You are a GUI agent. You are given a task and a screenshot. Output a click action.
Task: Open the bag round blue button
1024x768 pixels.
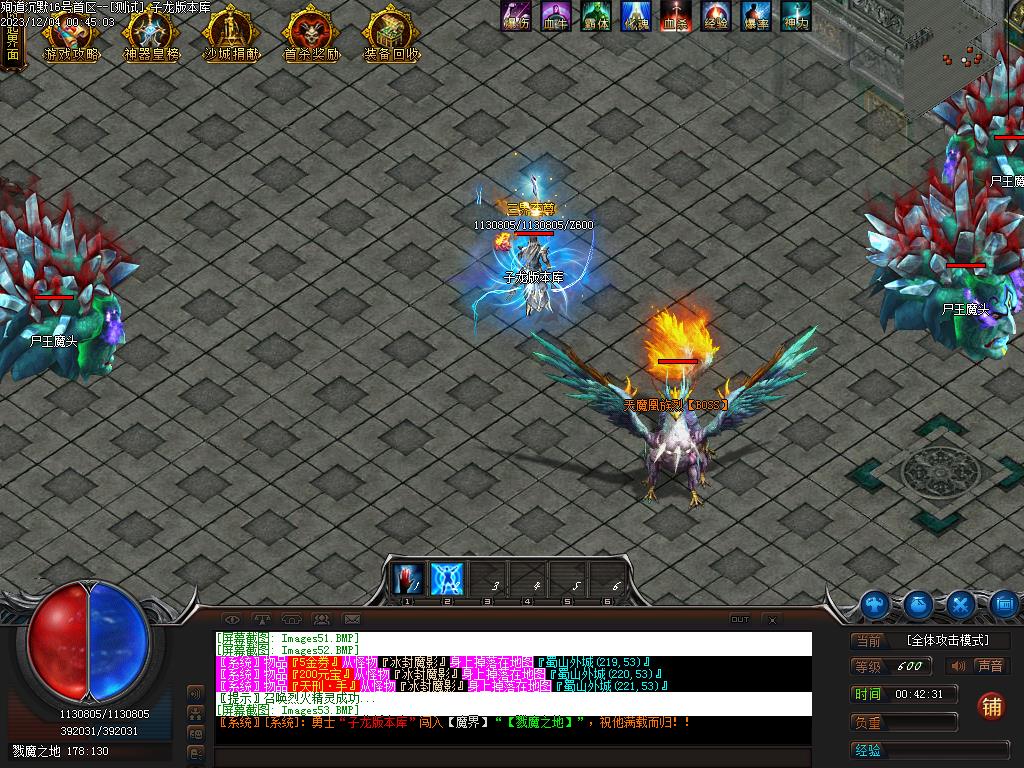click(x=919, y=604)
